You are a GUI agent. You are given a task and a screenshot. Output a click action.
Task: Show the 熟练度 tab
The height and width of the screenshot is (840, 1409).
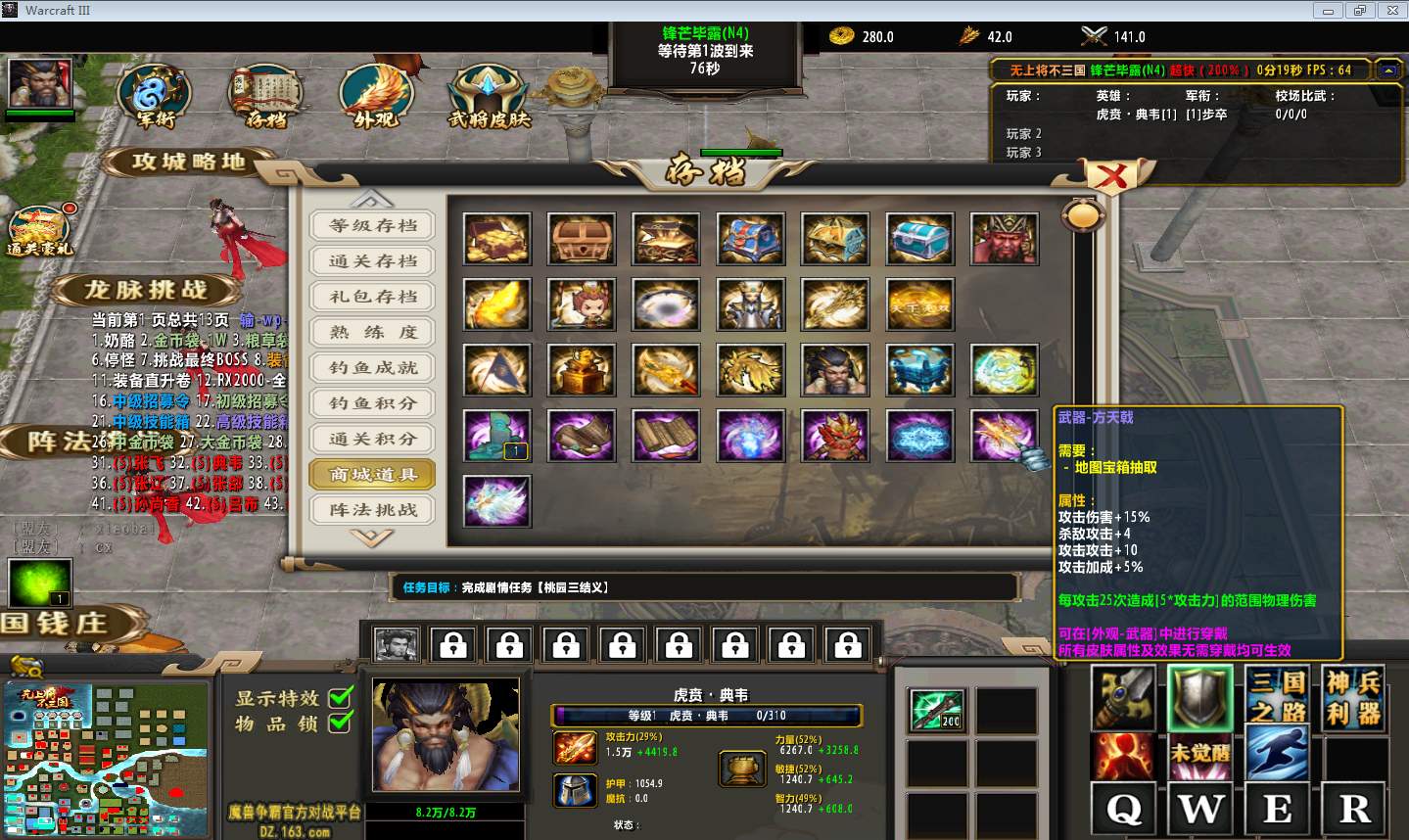[x=372, y=332]
